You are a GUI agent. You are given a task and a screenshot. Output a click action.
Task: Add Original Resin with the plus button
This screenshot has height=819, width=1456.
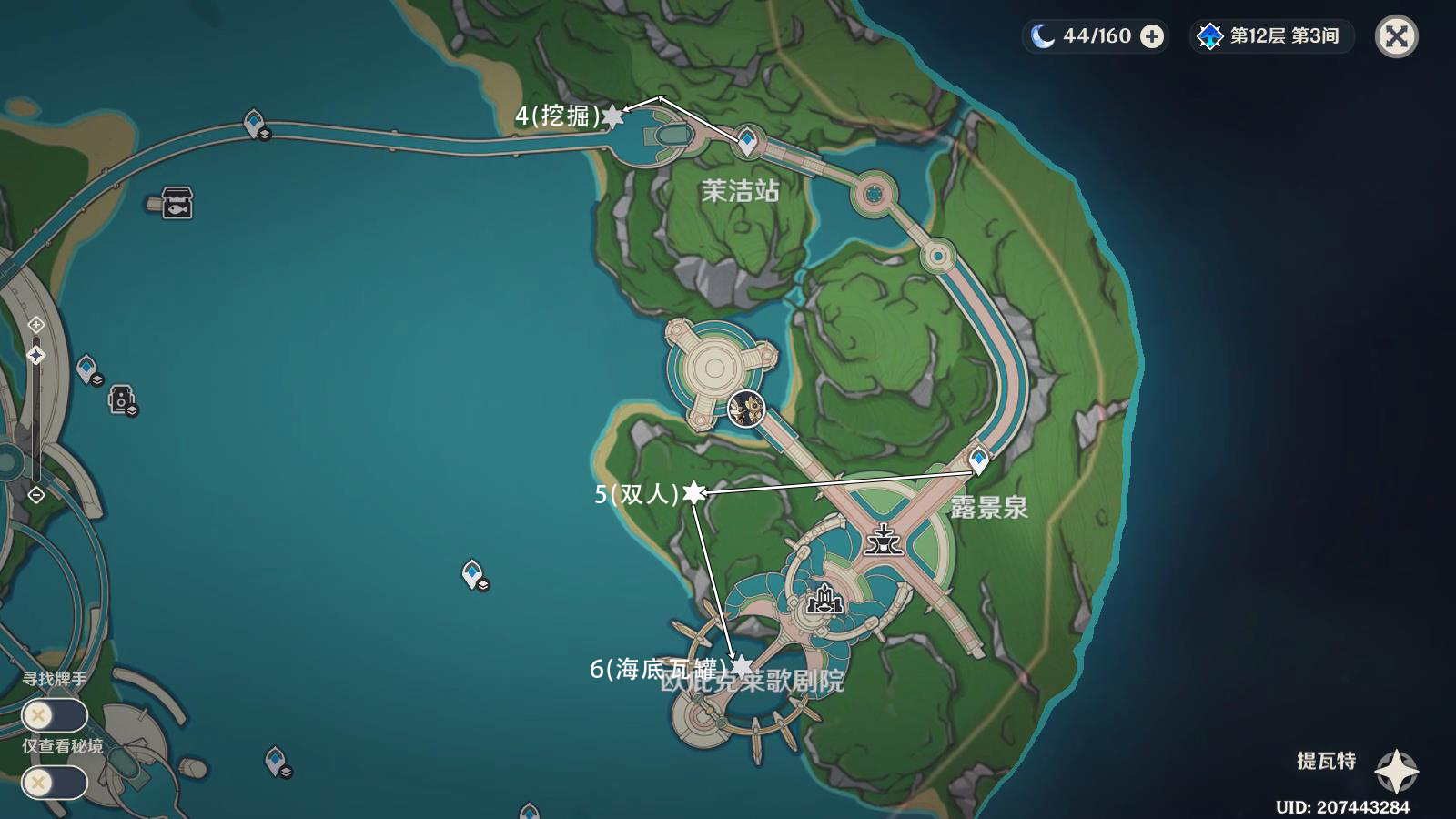click(1152, 36)
